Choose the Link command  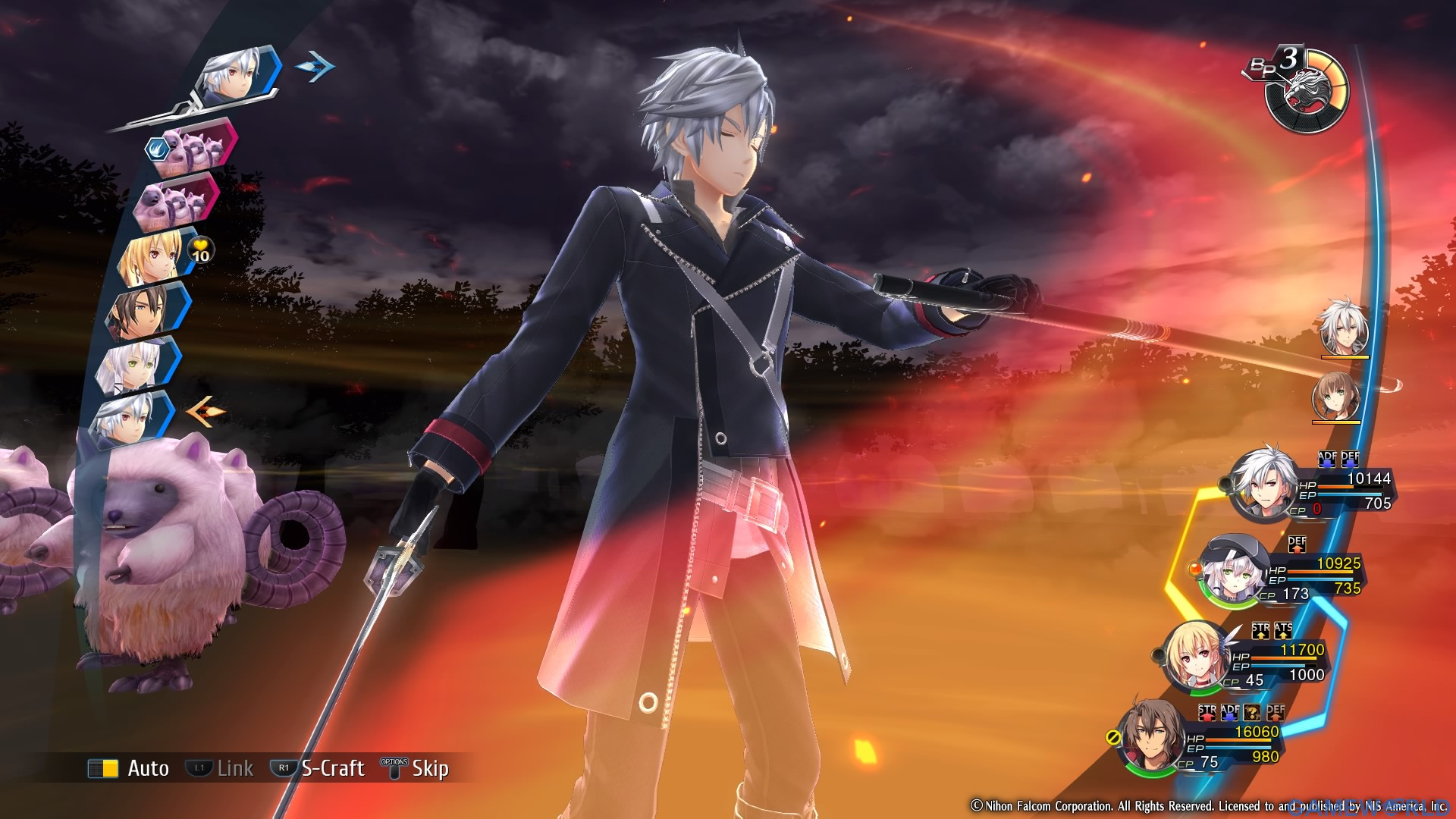pos(220,768)
